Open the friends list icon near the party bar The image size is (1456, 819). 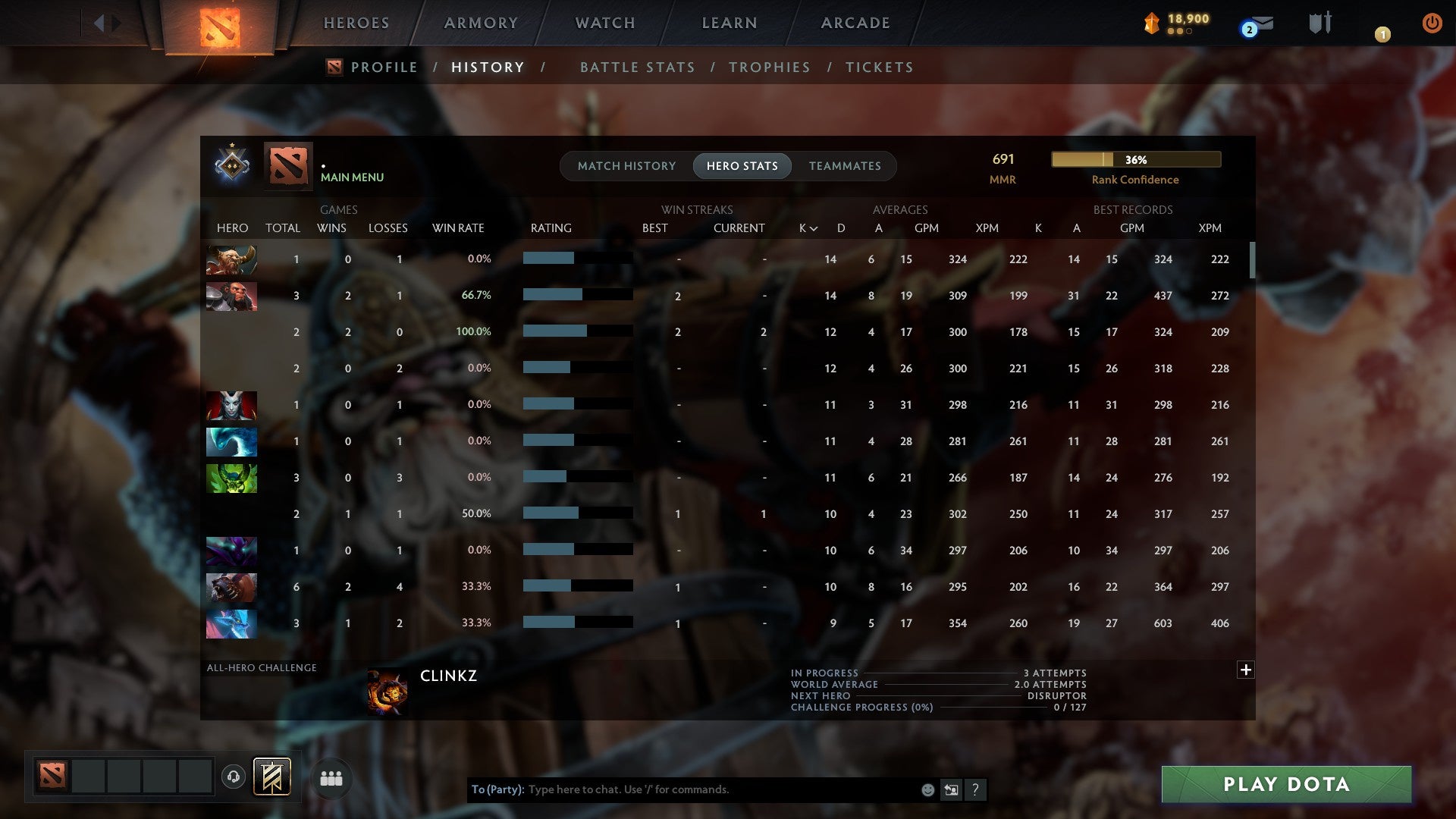[331, 777]
